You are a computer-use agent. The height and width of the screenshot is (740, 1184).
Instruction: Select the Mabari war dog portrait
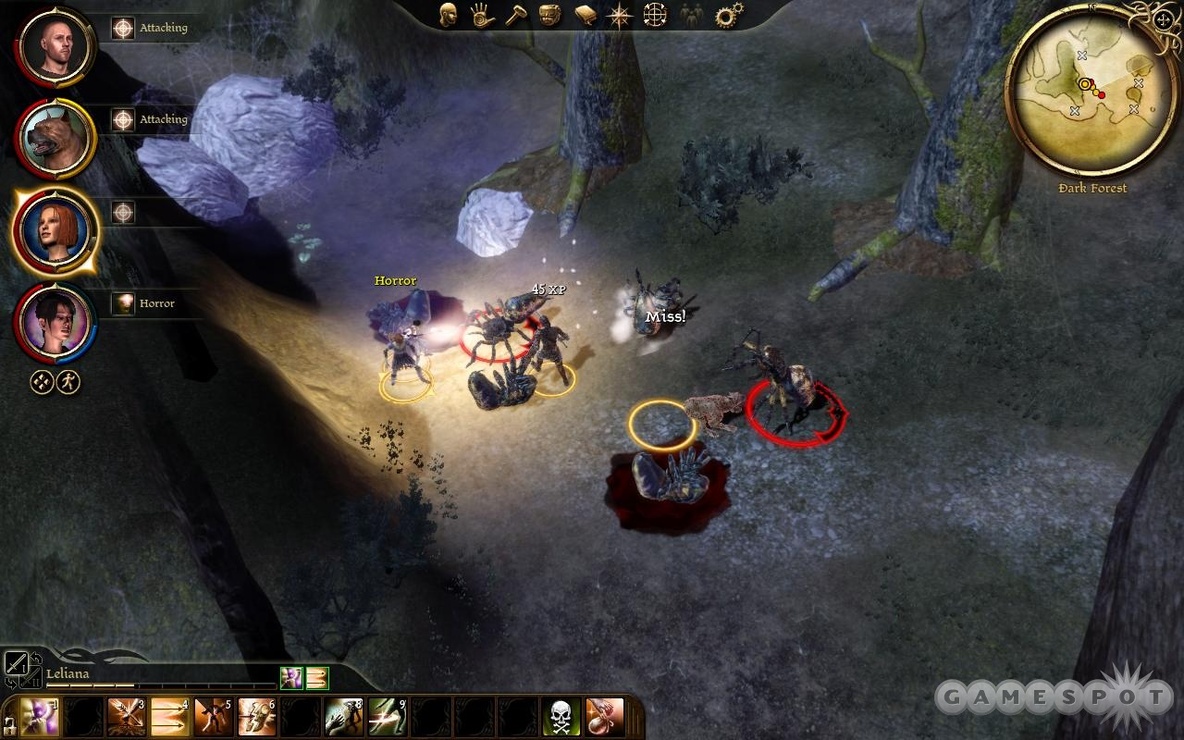coord(55,139)
